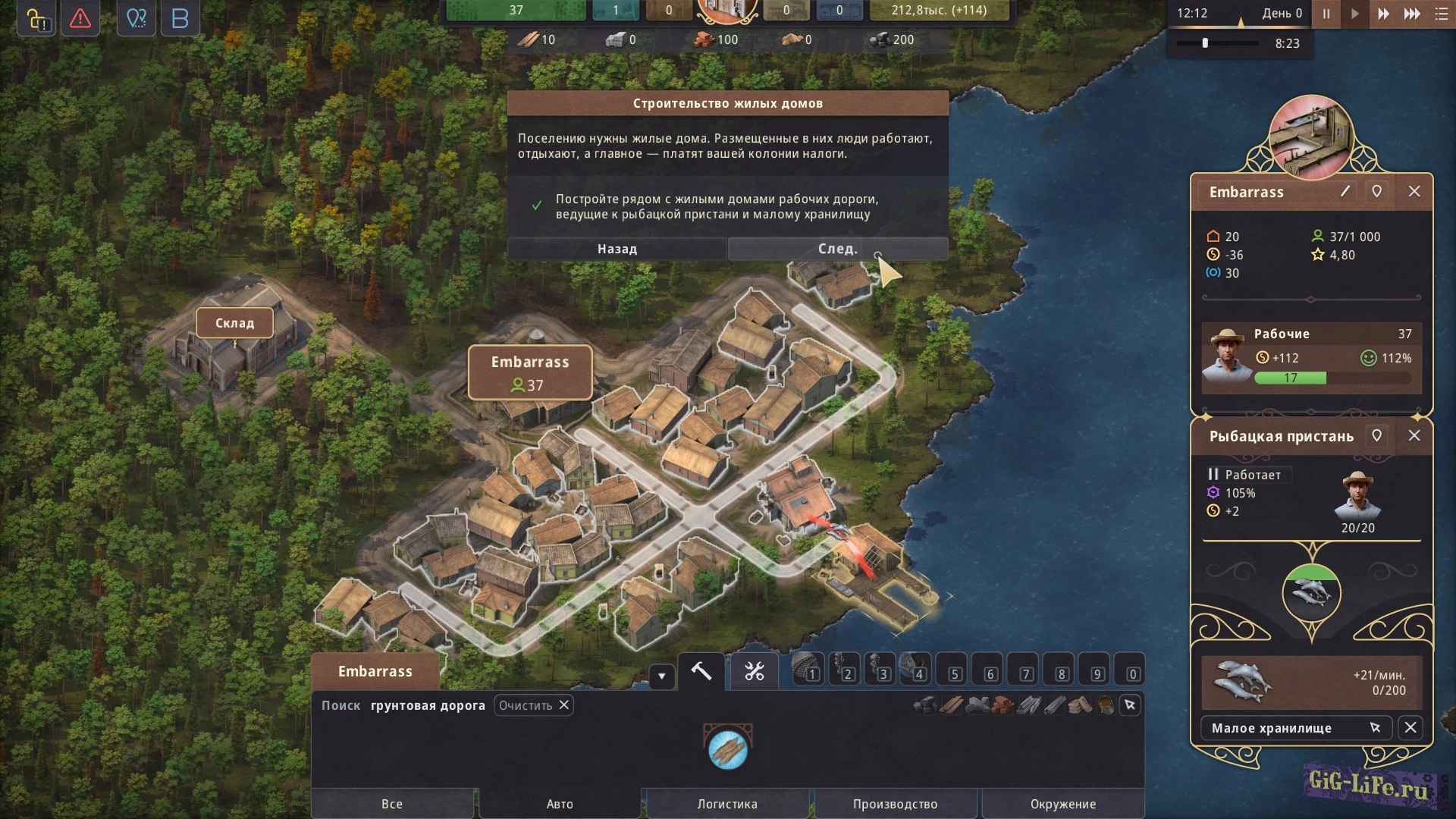Close the Рыбацкая пристань panel

pyautogui.click(x=1414, y=436)
